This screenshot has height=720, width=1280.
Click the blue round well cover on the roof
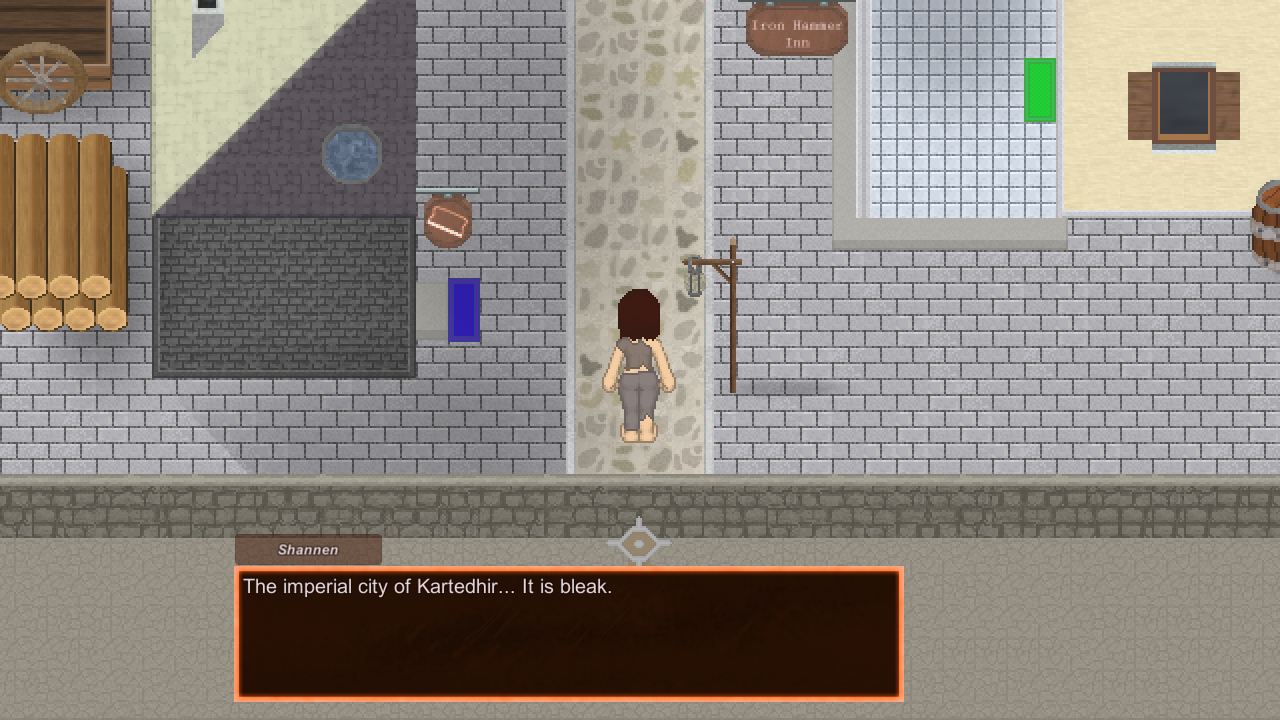coord(352,152)
